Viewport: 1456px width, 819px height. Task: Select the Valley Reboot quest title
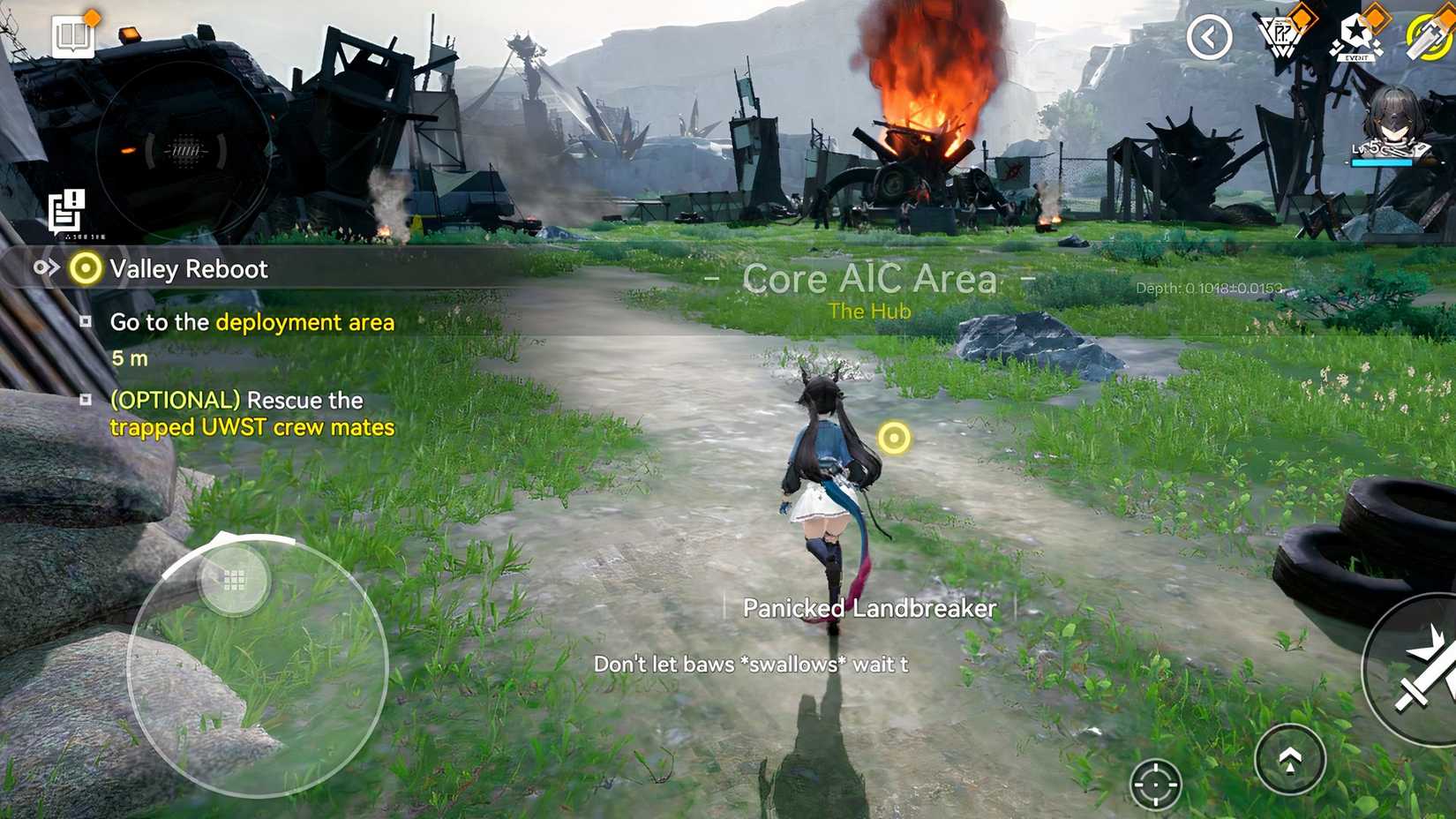point(187,269)
